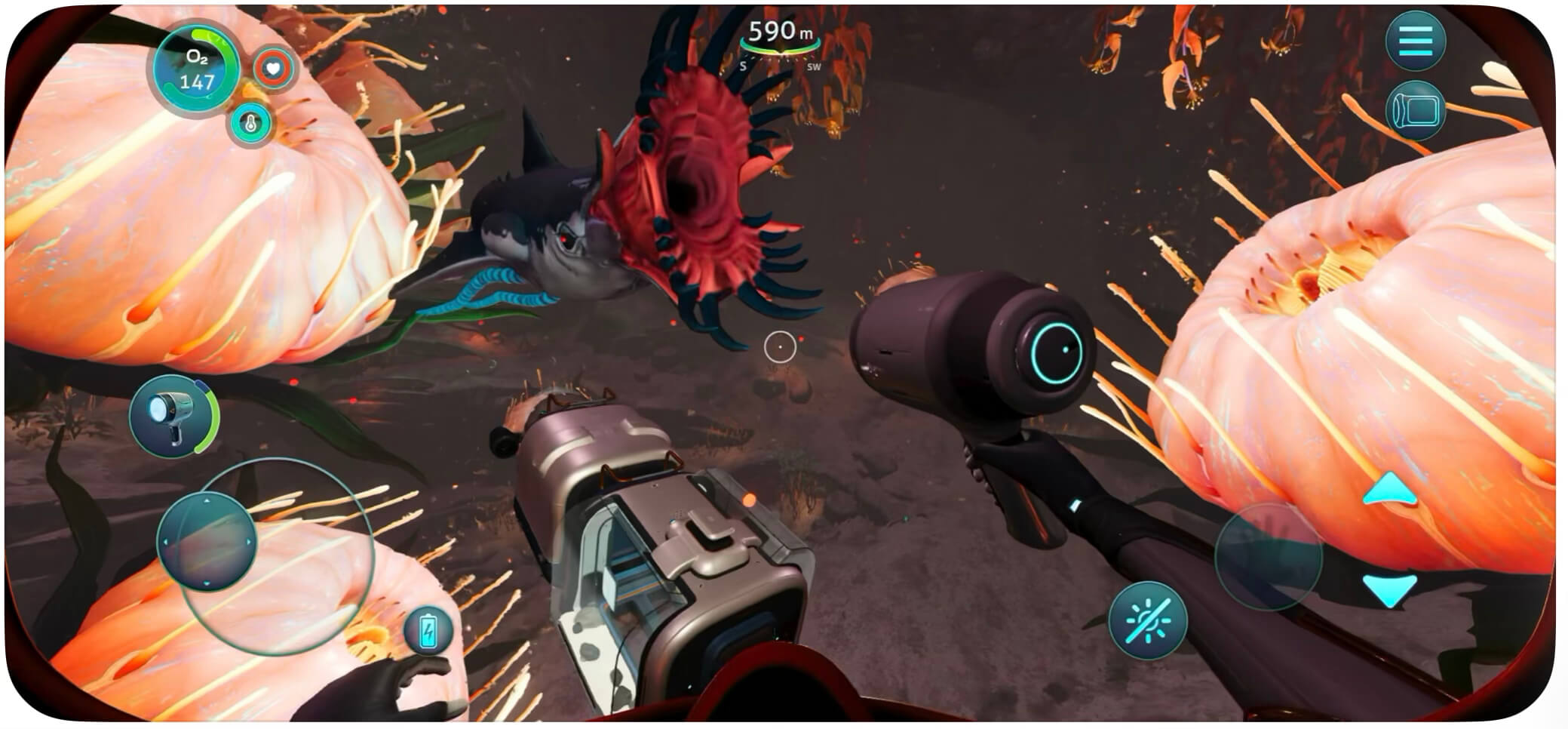Tap the temperature indicator icon

250,121
